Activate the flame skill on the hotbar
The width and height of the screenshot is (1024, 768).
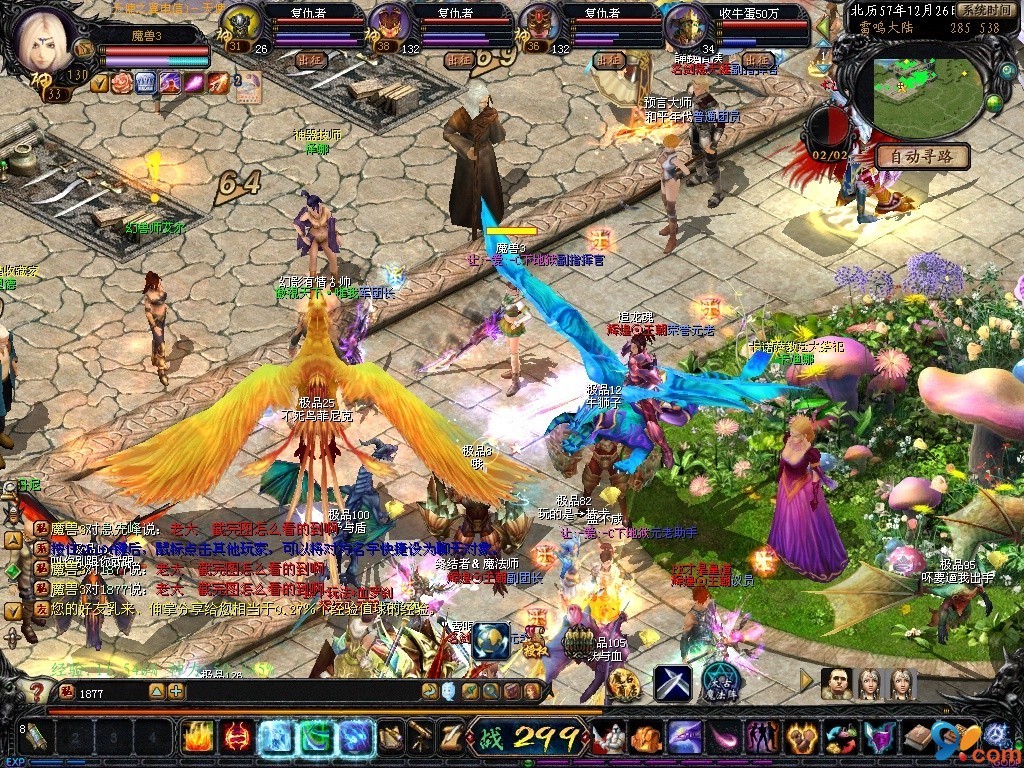(x=198, y=738)
